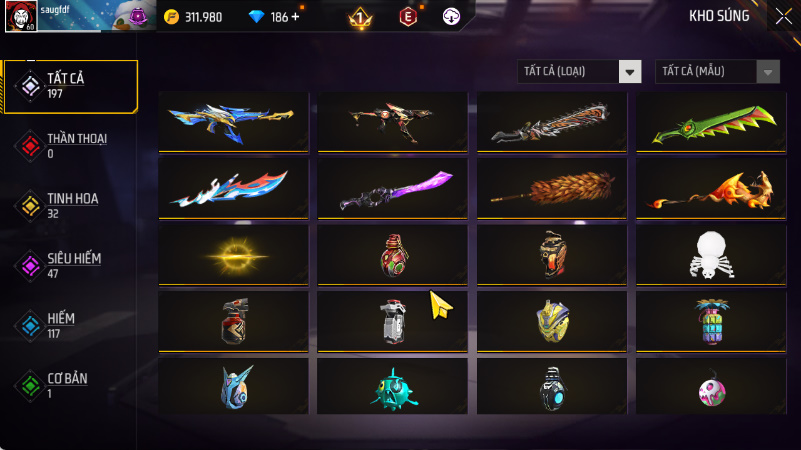Select the purple katana blade skin
This screenshot has height=450, width=801.
pyautogui.click(x=393, y=188)
